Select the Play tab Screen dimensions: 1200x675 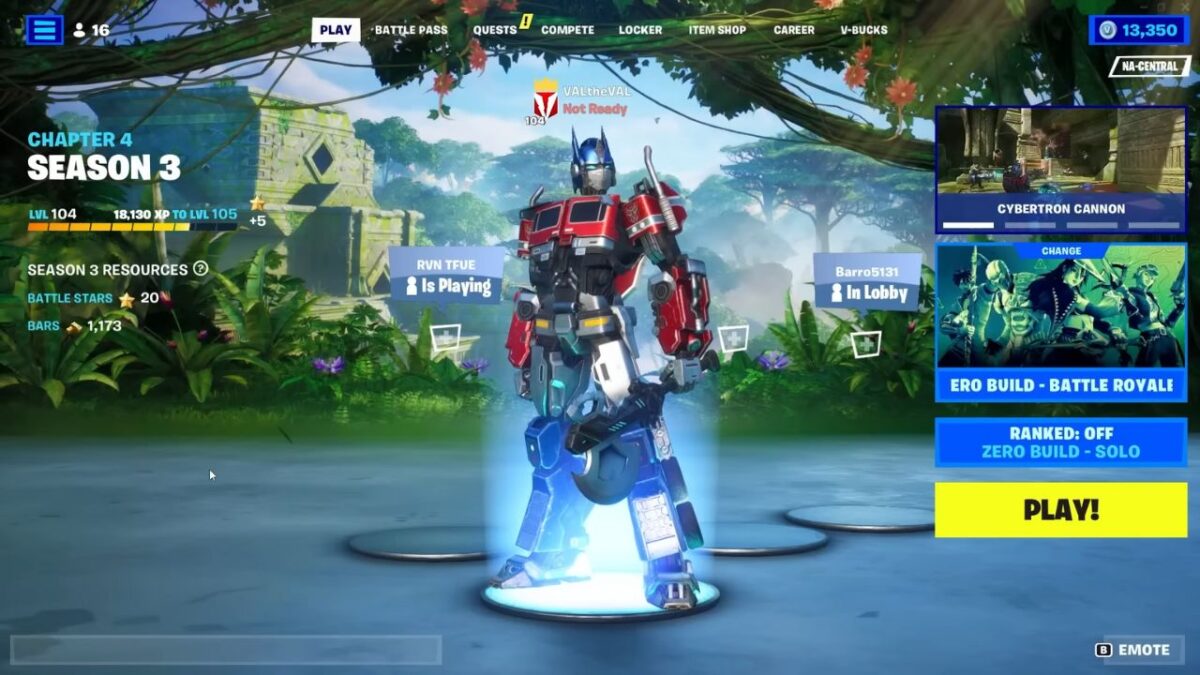pos(335,30)
